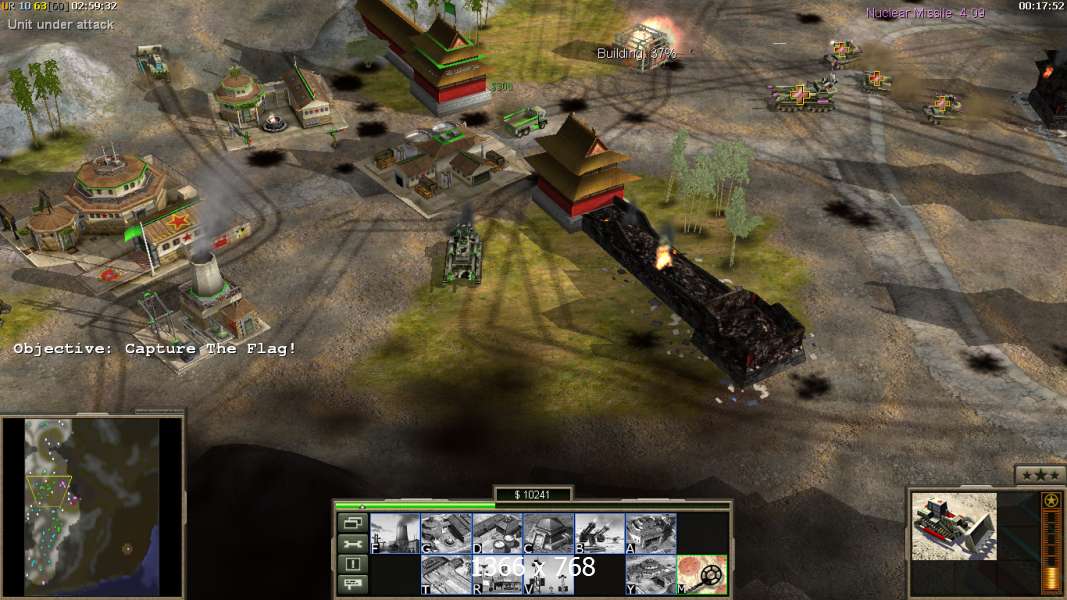Choose the airfield build icon
This screenshot has height=600, width=1067.
click(446, 574)
